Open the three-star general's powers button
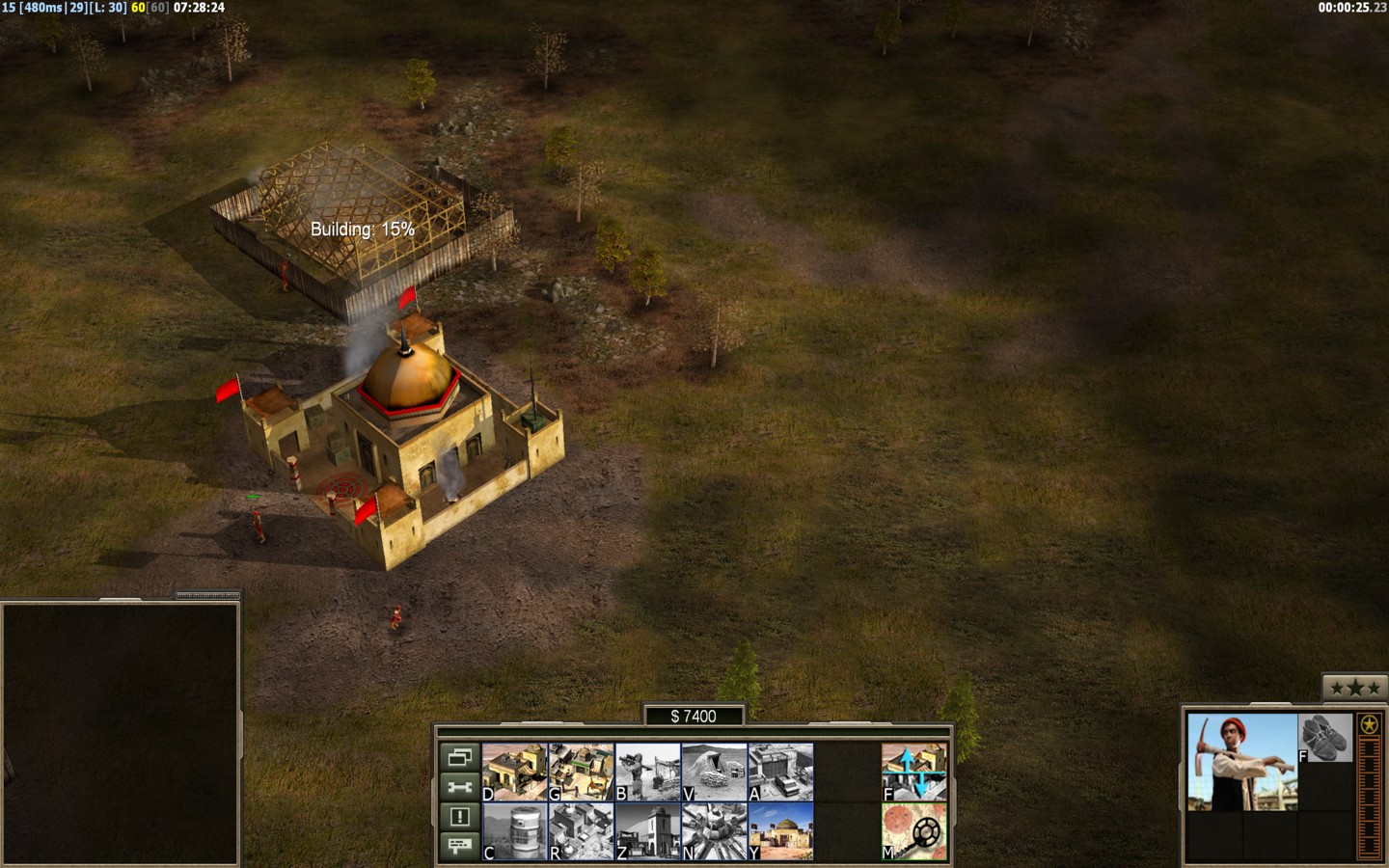The height and width of the screenshot is (868, 1389). 1350,688
